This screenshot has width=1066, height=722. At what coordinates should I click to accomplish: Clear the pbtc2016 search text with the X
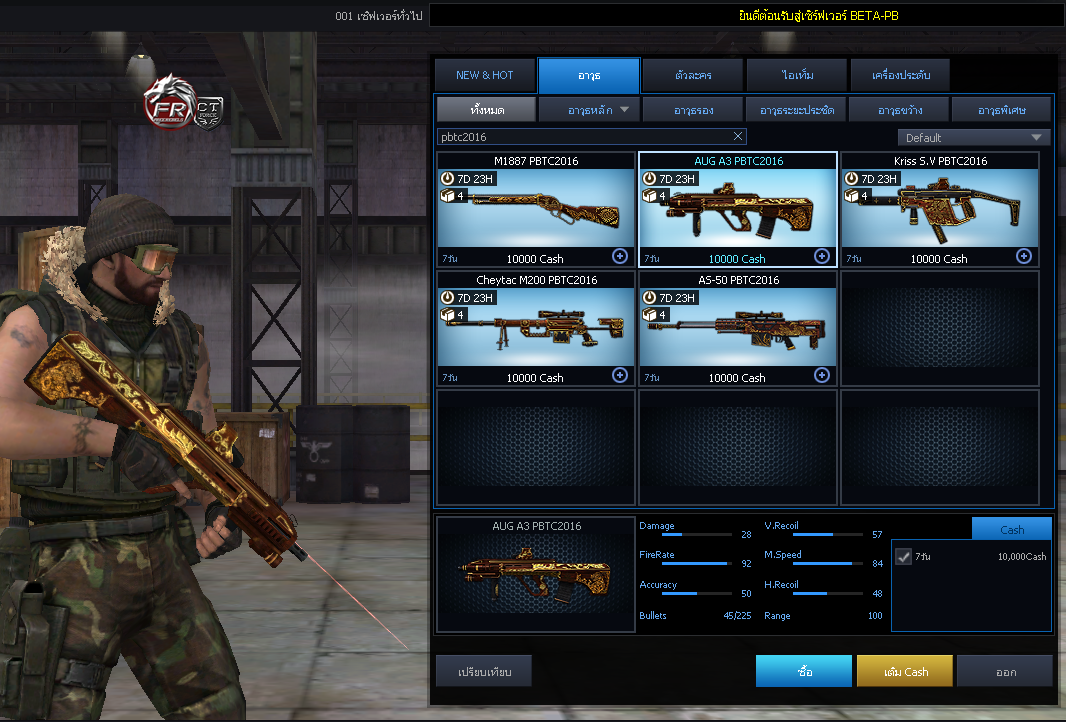[x=738, y=136]
